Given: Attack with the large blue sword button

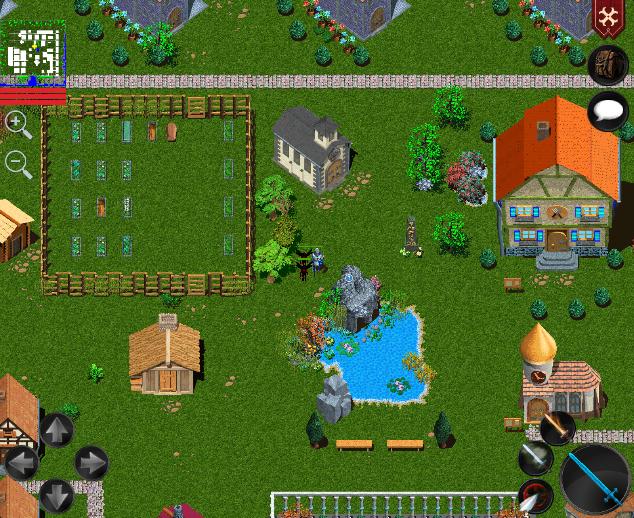Looking at the screenshot, I should coord(596,480).
